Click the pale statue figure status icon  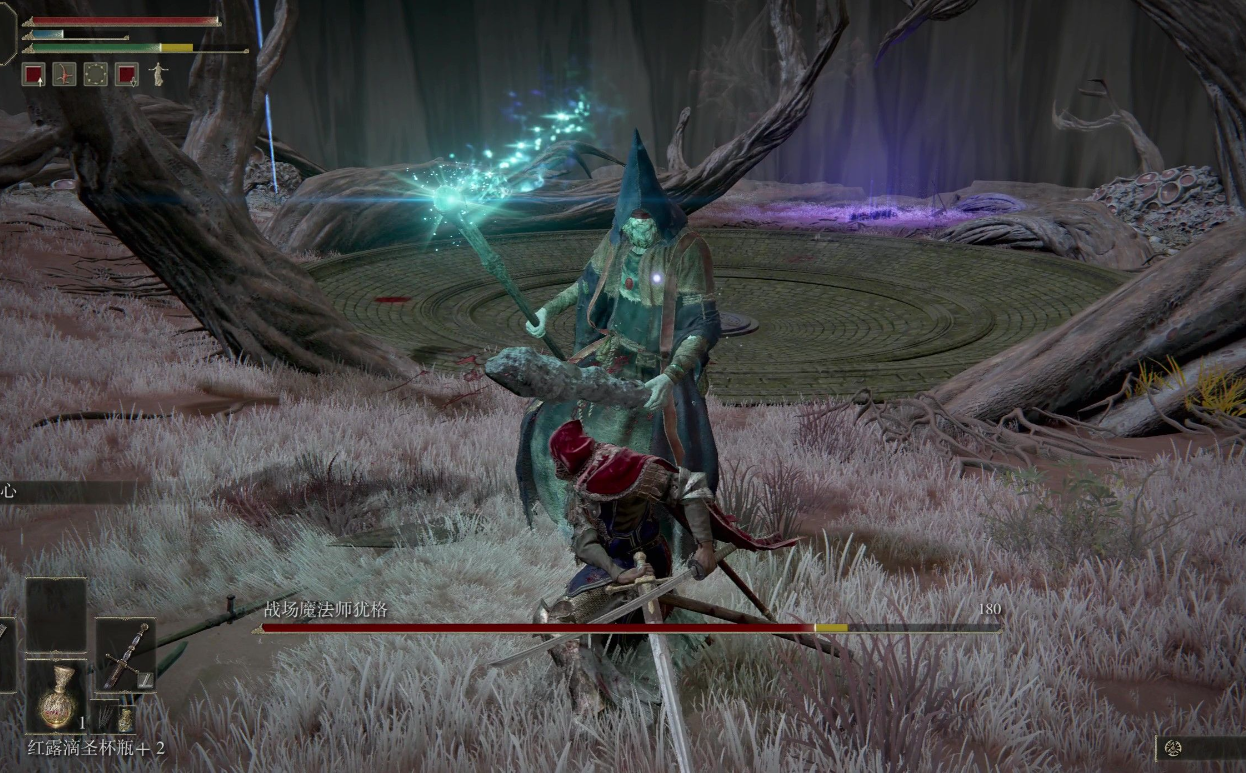[157, 74]
